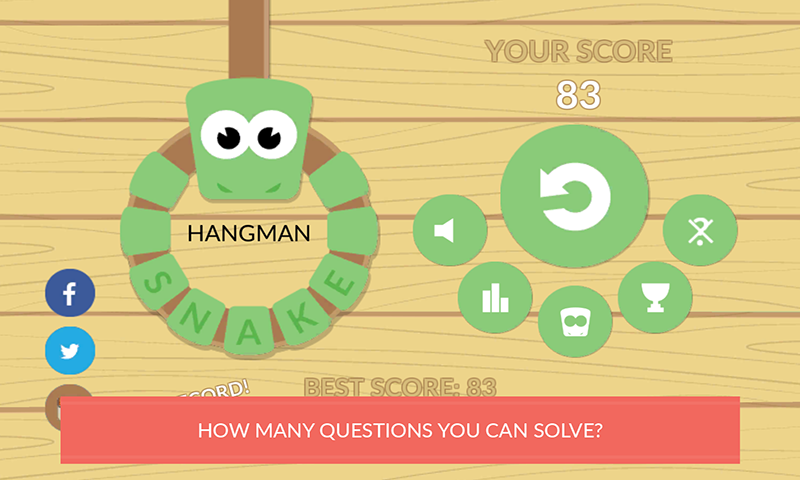The width and height of the screenshot is (800, 480).
Task: Show achievements with the trophy button
Action: coord(655,297)
